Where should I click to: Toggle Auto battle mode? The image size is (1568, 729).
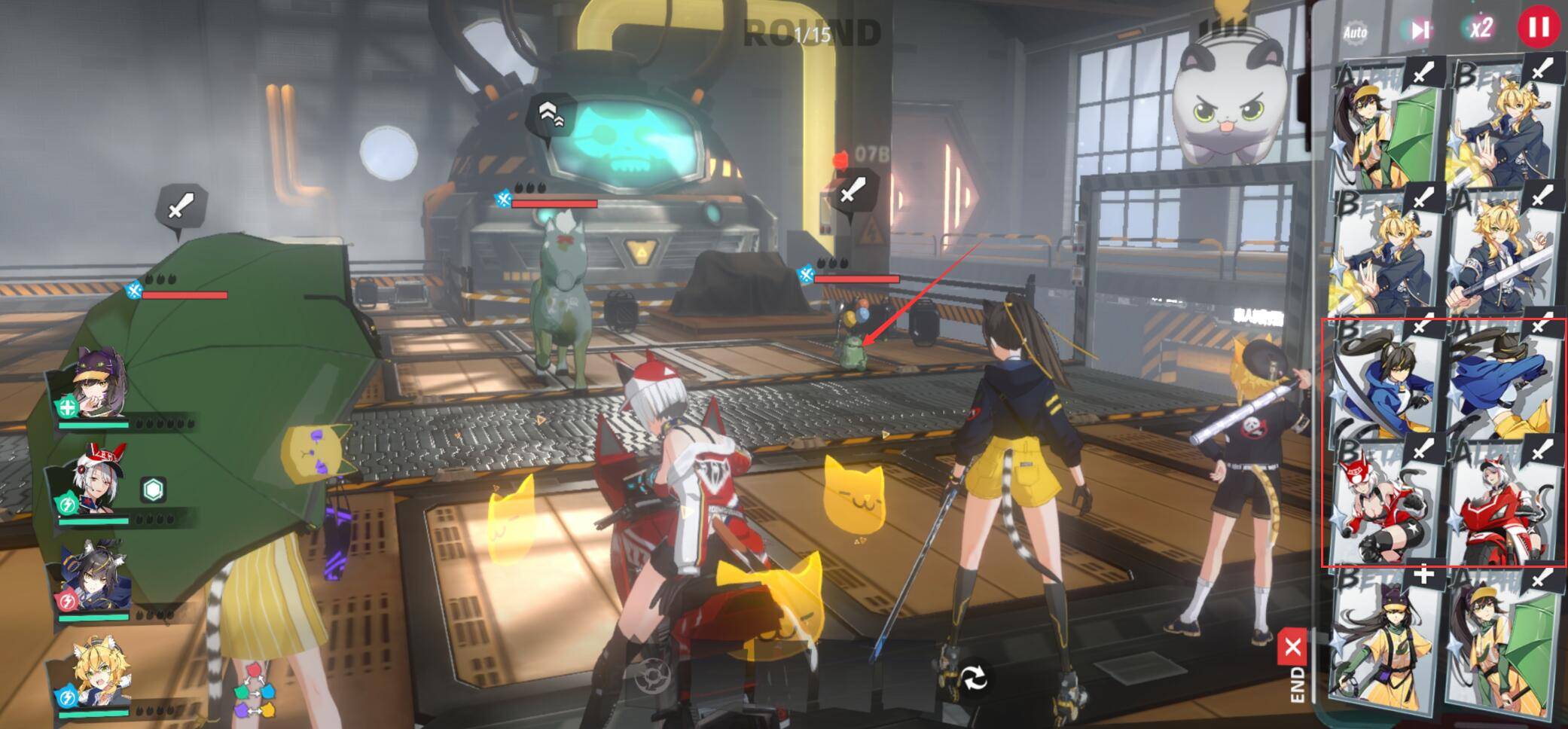[1355, 32]
